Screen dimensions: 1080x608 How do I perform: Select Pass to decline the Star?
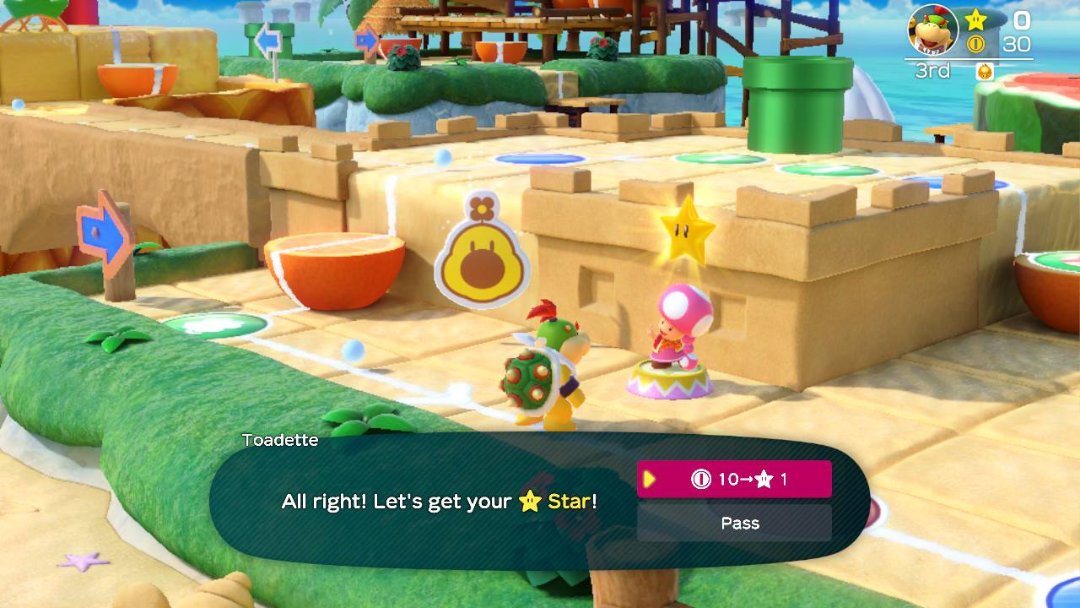point(734,523)
